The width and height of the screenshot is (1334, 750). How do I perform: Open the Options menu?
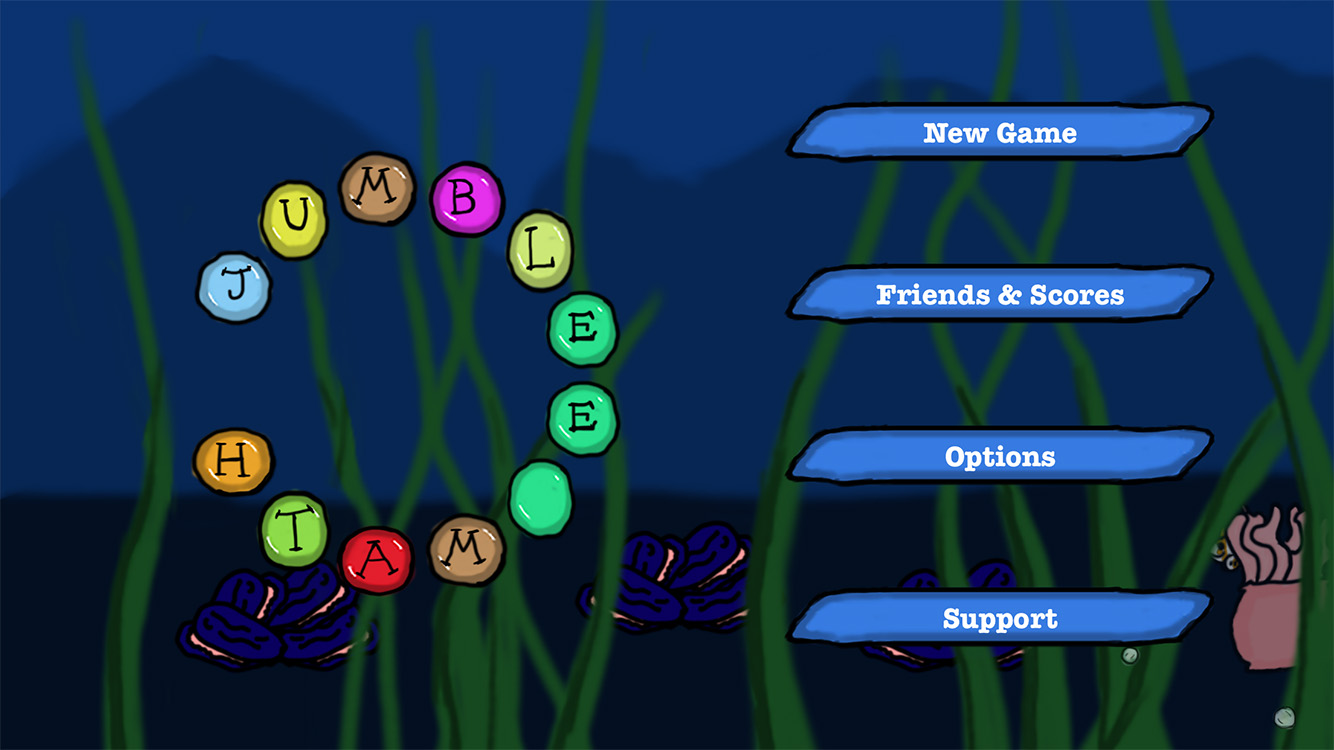pos(1000,457)
